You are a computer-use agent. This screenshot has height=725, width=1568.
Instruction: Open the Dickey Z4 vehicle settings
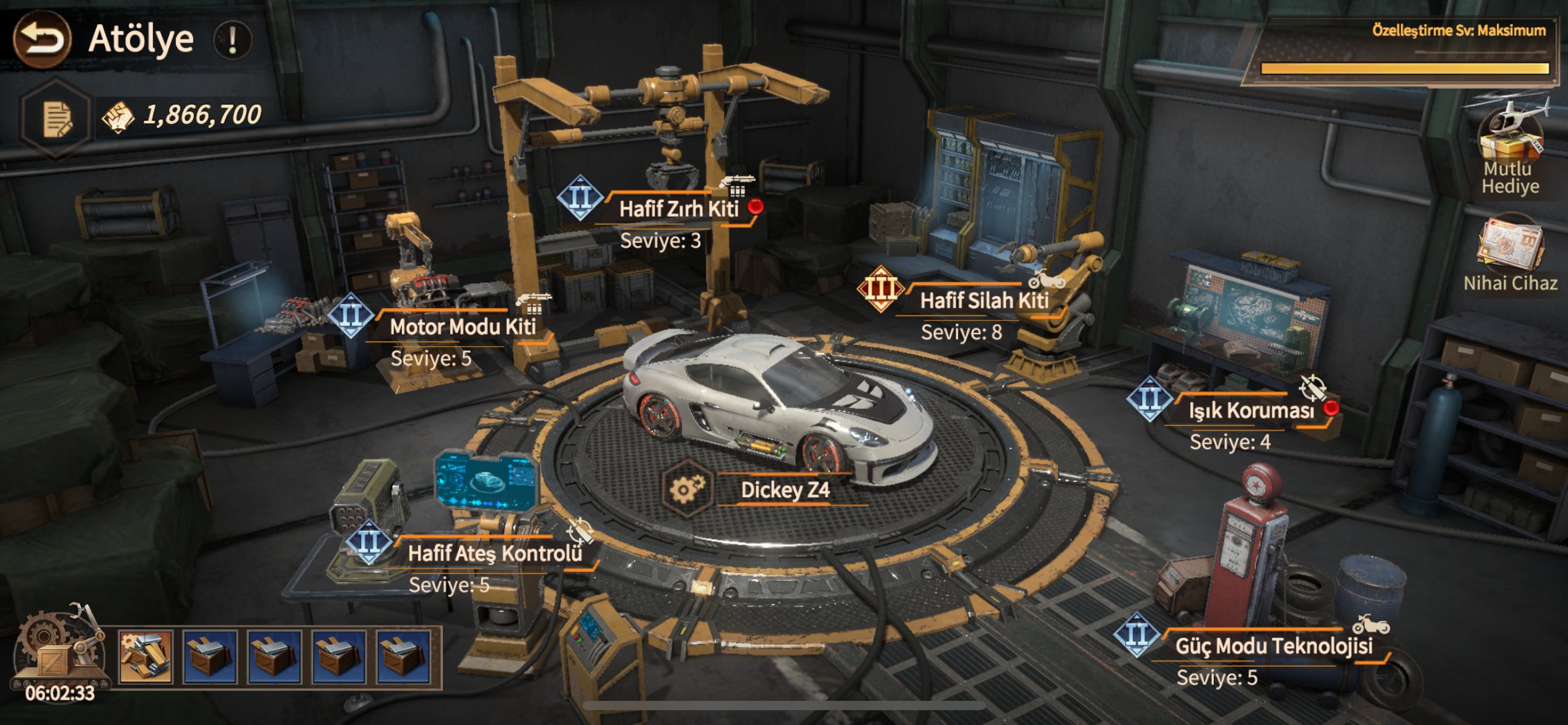pyautogui.click(x=687, y=489)
